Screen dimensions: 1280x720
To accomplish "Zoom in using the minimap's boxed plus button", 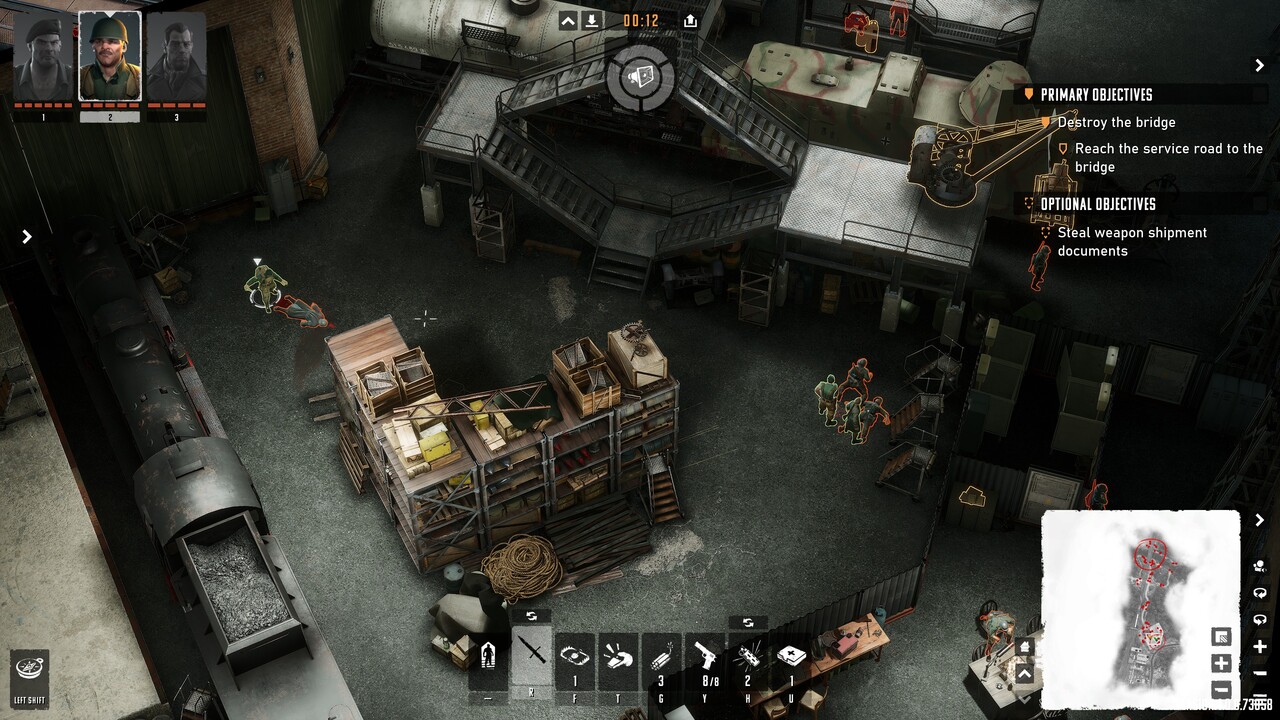I will point(1221,663).
